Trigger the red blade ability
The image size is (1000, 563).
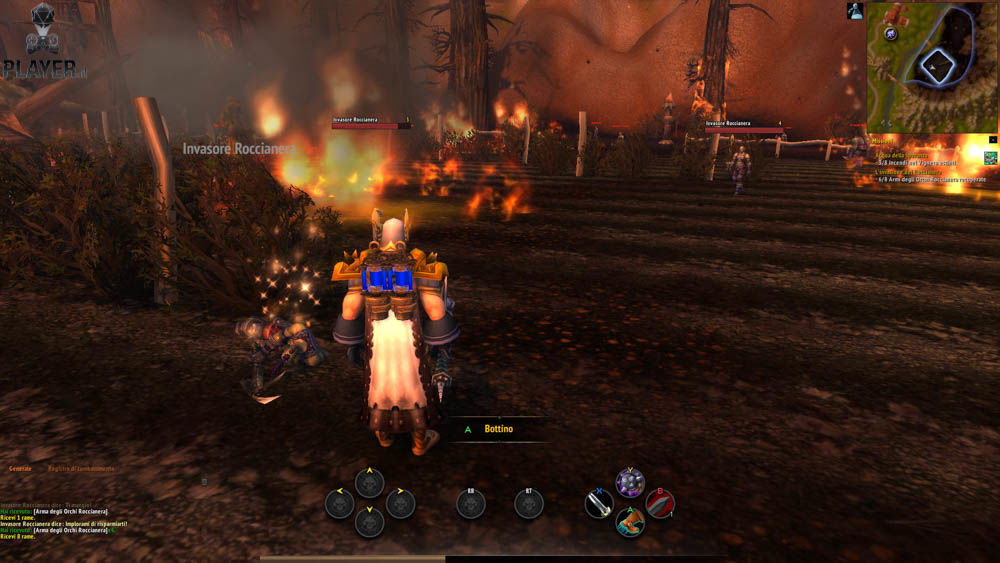[x=660, y=503]
